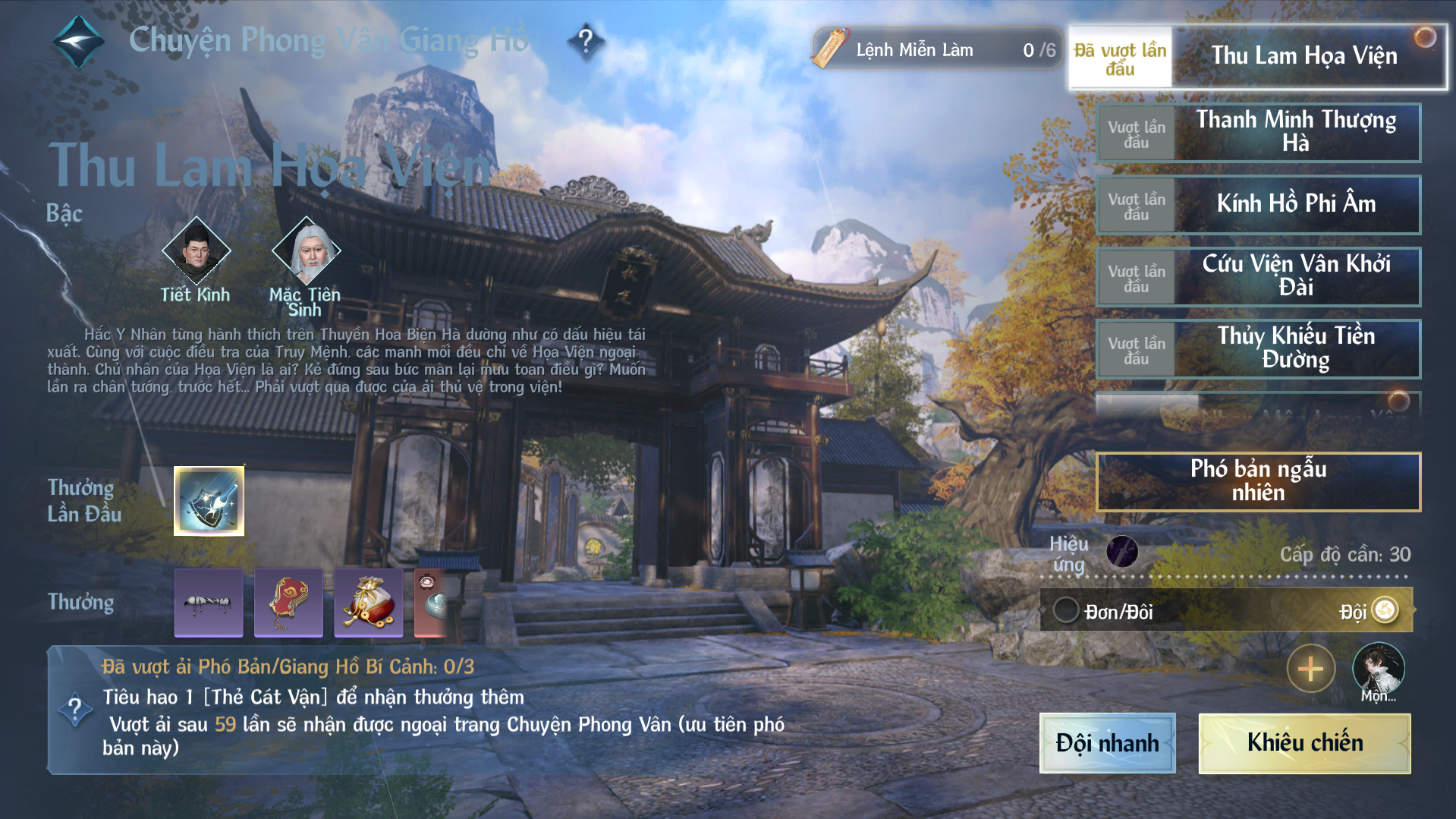Select the Đơn/Đôi mode option
Viewport: 1456px width, 819px height.
pos(1066,610)
